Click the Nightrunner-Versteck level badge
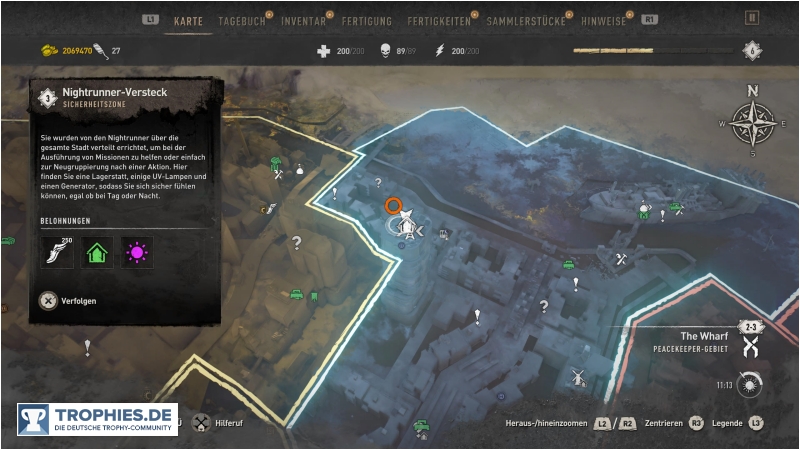The image size is (800, 450). tap(47, 97)
